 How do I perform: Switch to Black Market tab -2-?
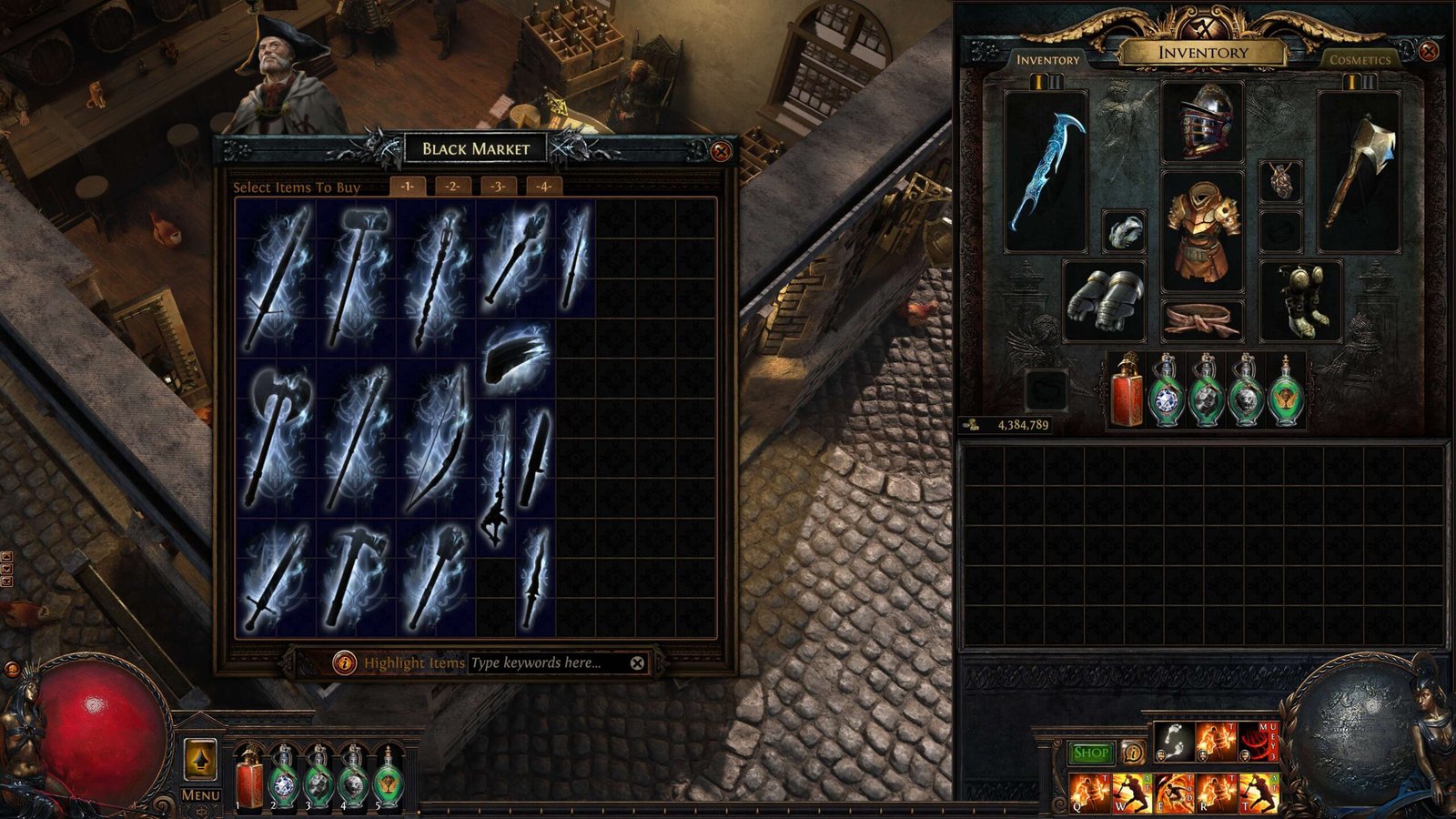452,187
